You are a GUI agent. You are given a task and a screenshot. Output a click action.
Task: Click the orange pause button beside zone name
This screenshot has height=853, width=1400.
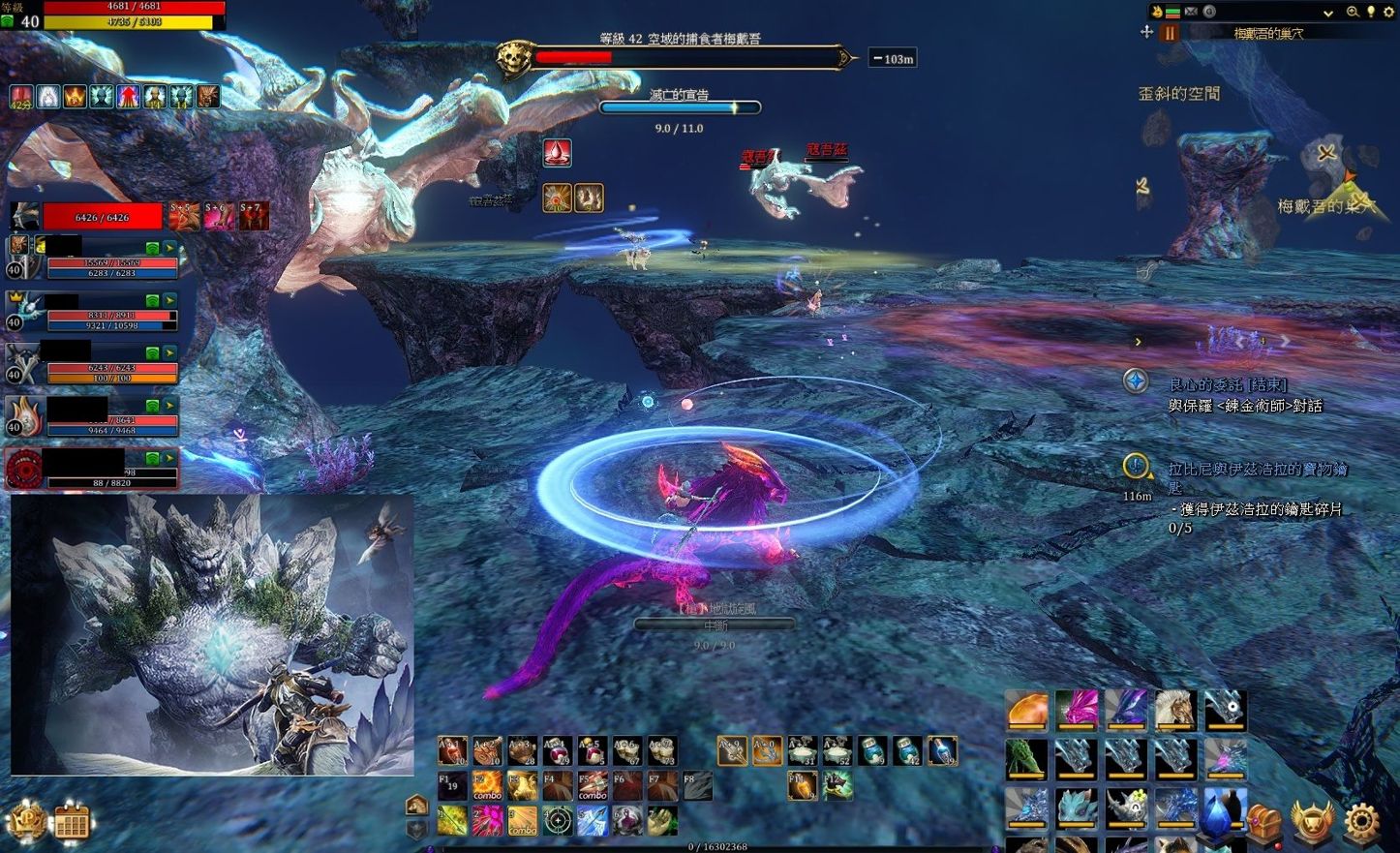1170,33
